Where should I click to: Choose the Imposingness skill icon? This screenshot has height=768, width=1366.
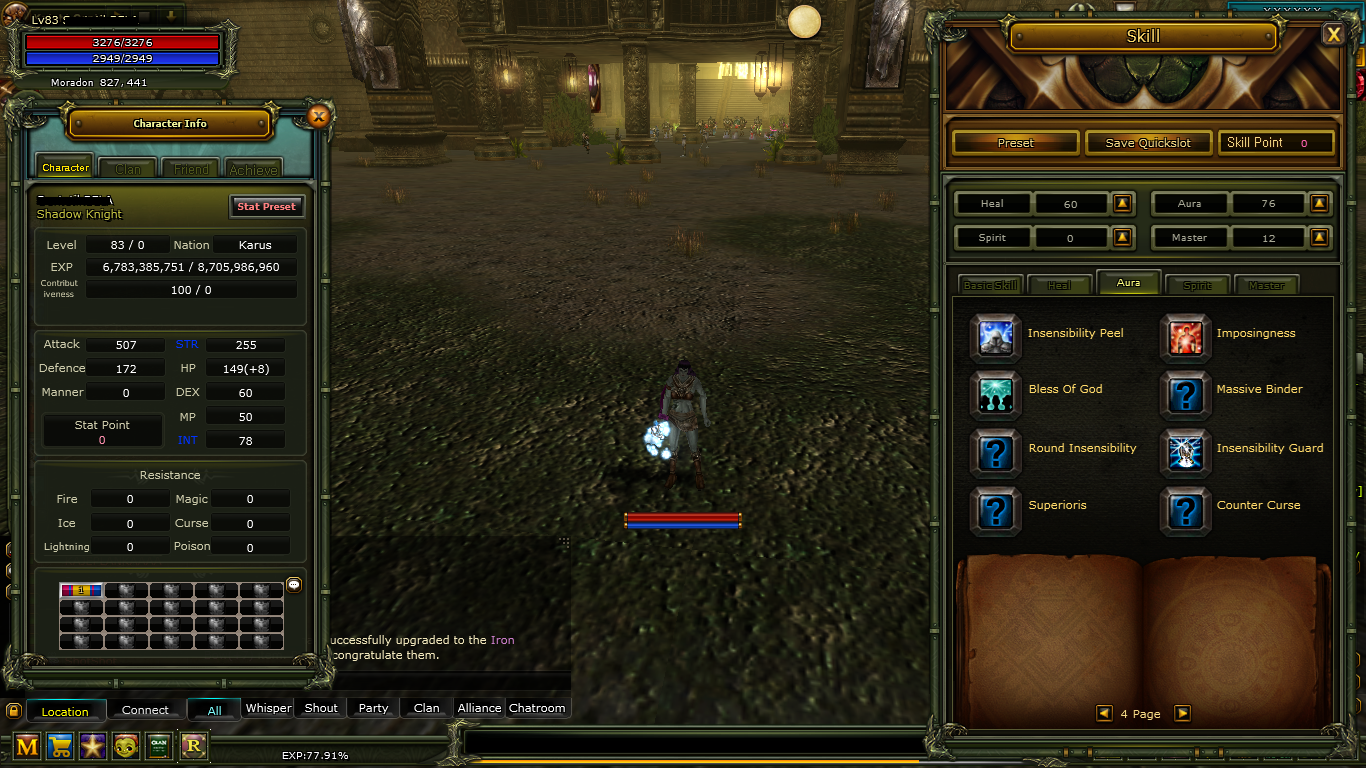[x=1184, y=336]
